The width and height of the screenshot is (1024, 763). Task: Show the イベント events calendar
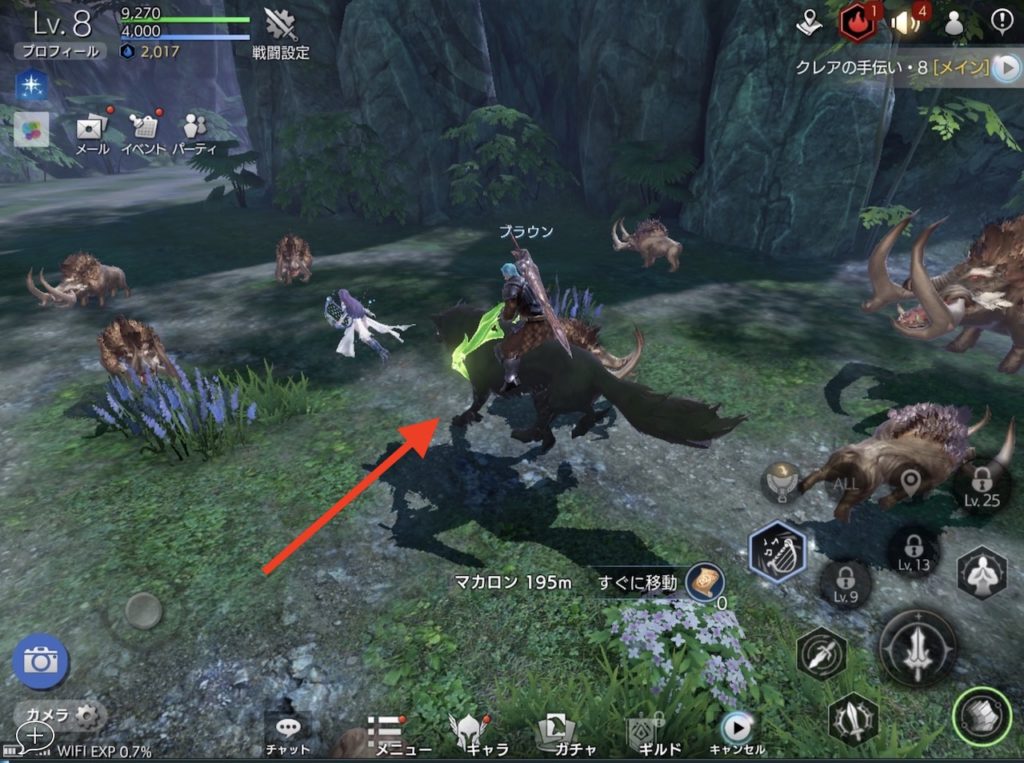click(144, 132)
